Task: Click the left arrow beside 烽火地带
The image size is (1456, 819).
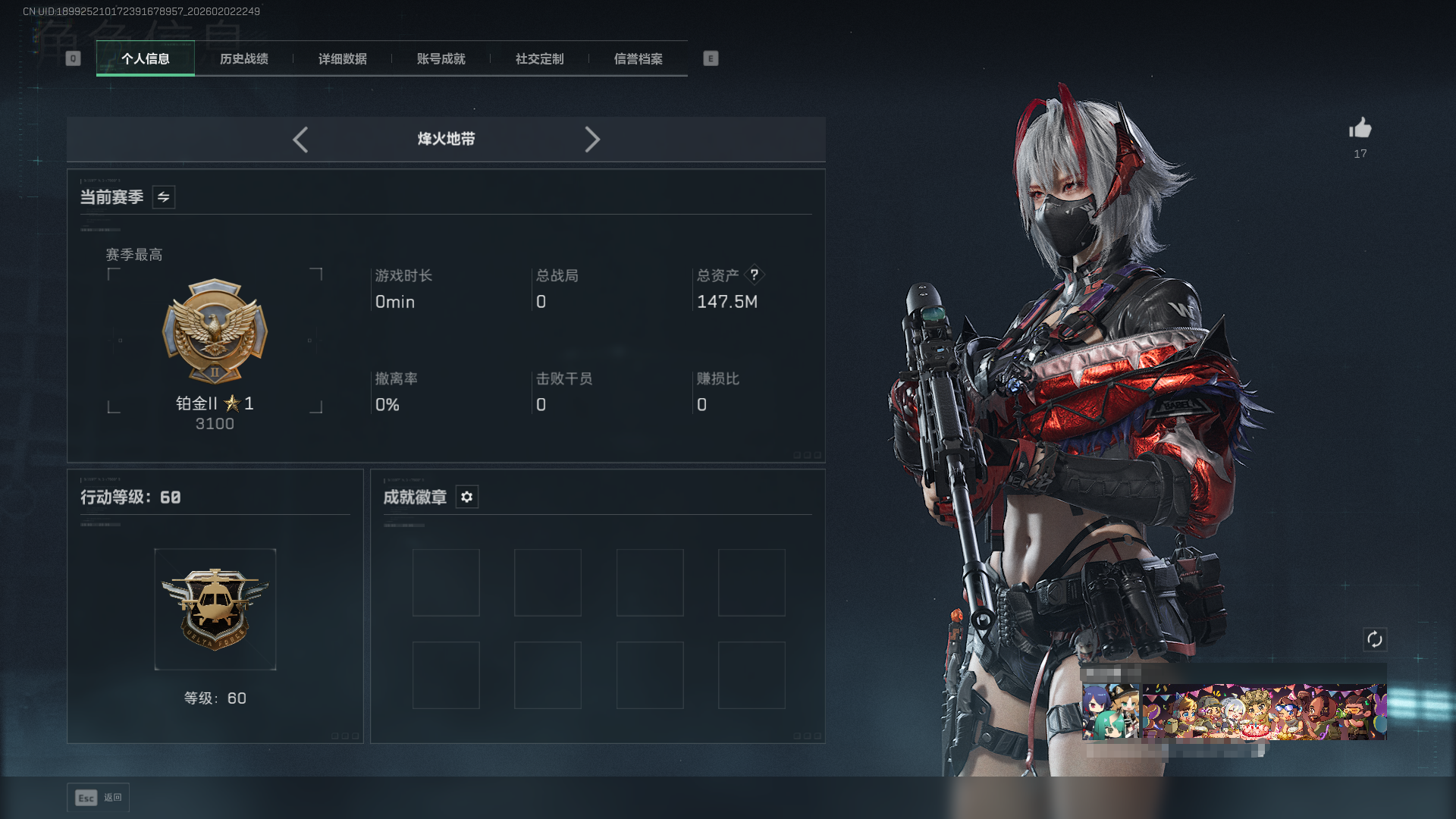Action: 300,140
